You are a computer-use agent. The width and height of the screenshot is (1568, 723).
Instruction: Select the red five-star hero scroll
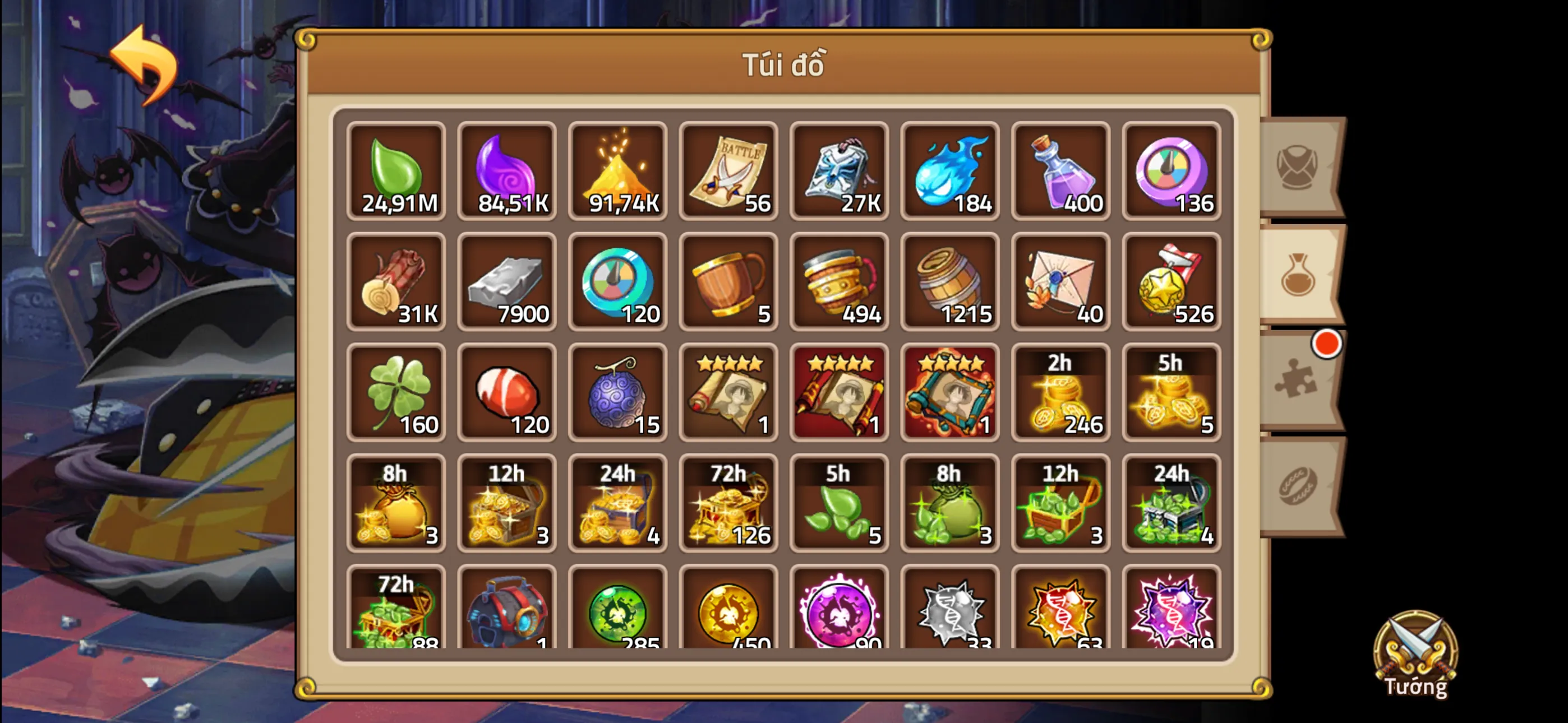[839, 392]
